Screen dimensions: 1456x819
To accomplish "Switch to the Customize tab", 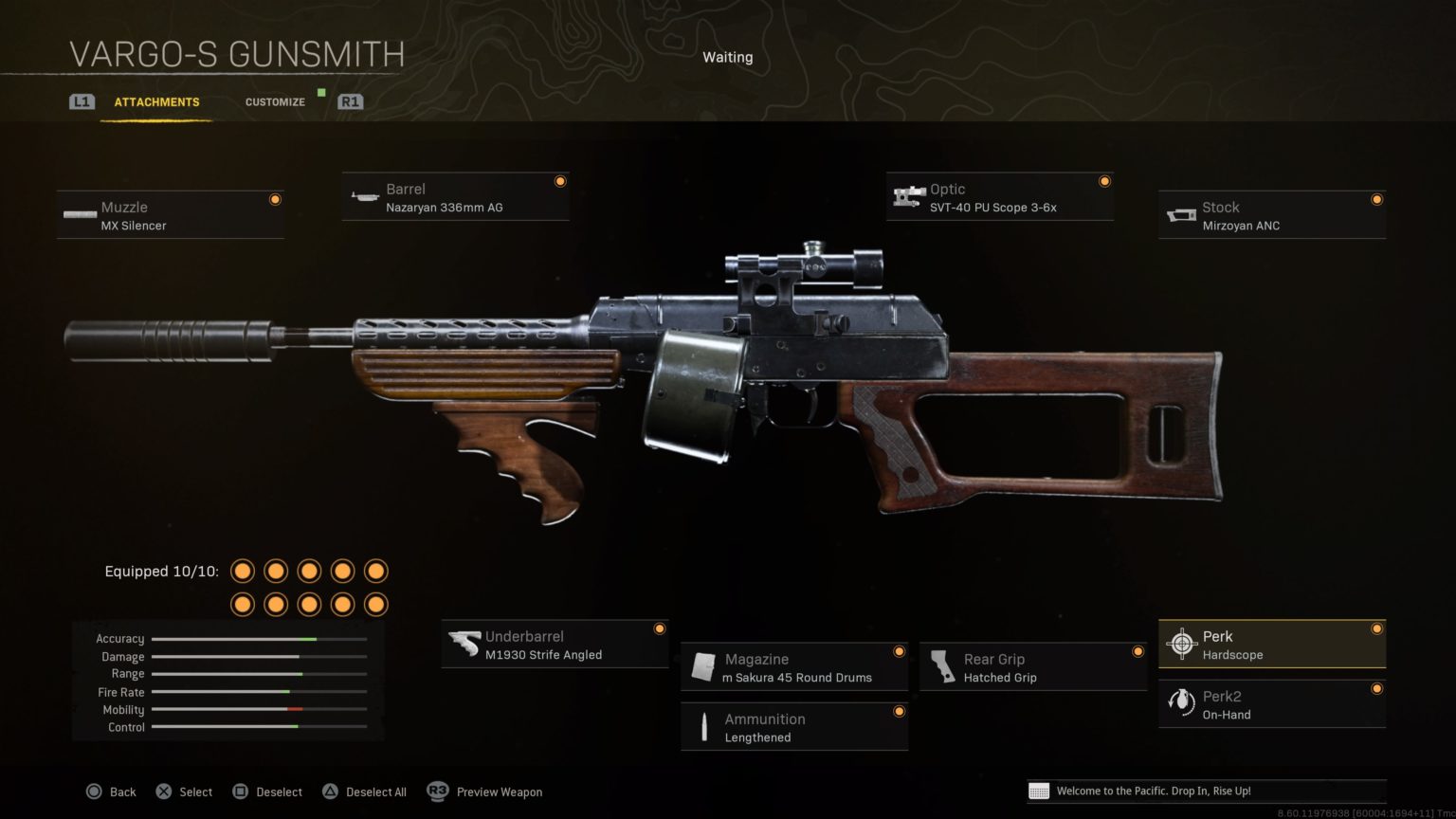I will point(275,101).
